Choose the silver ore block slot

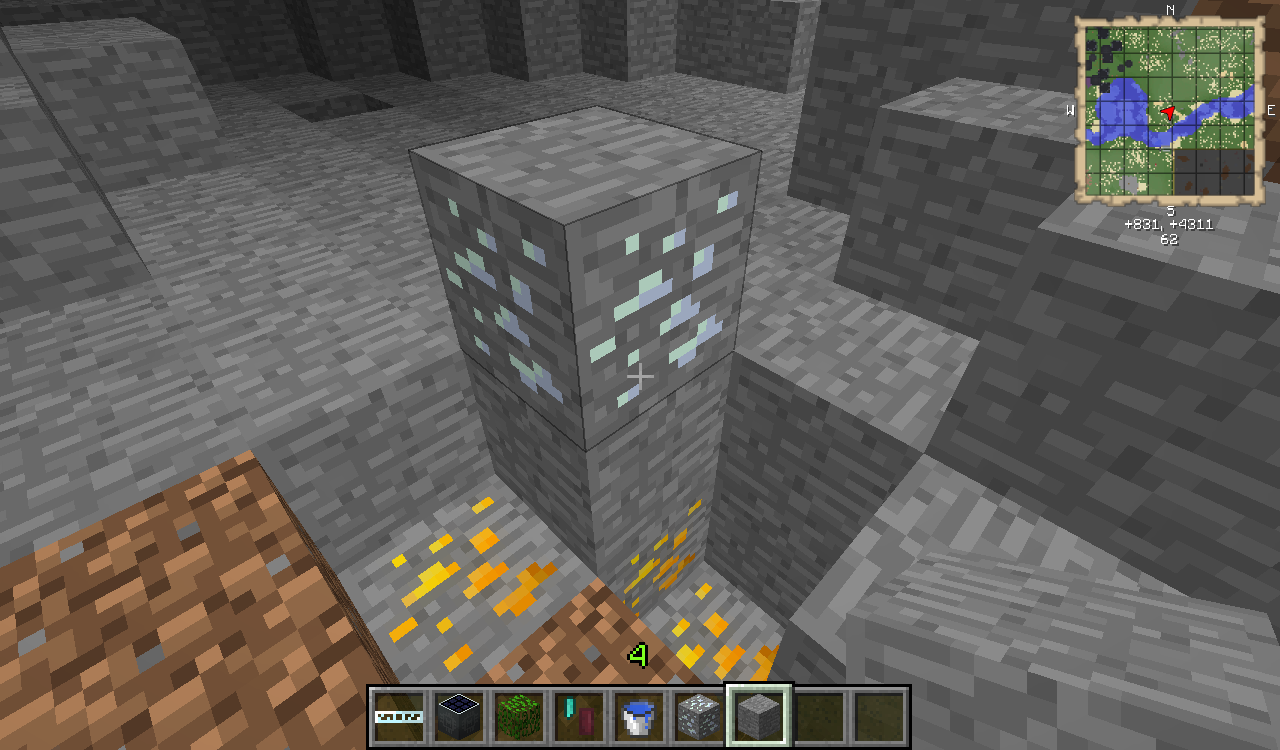[697, 716]
